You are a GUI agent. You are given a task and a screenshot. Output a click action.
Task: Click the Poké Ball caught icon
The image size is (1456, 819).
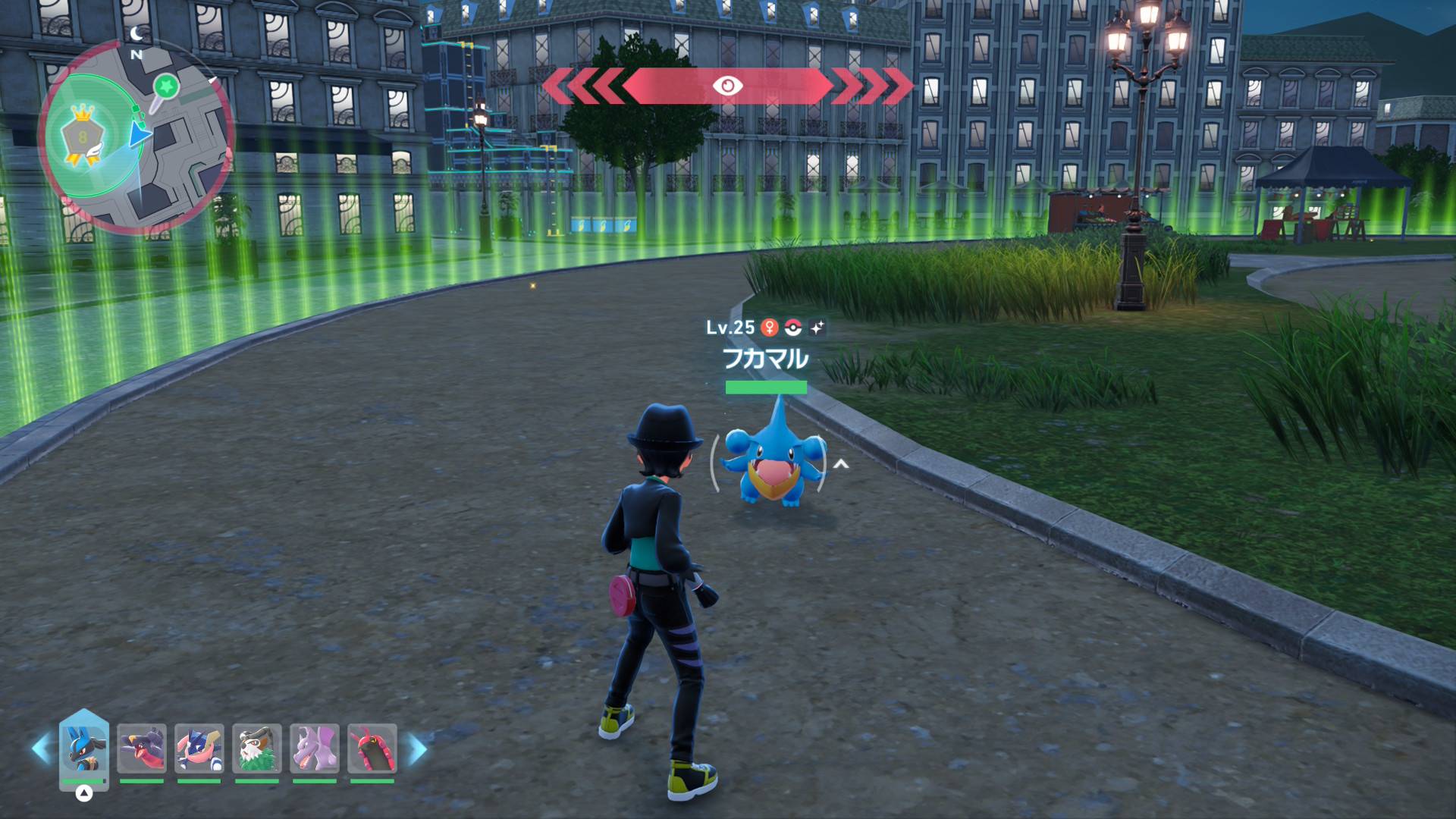(793, 328)
